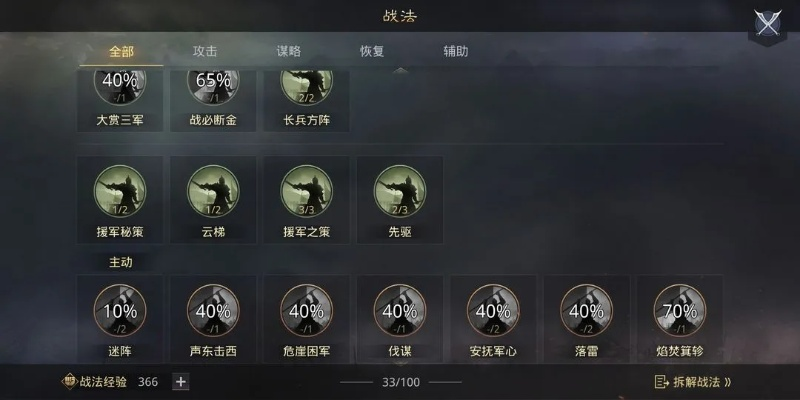The height and width of the screenshot is (400, 800).
Task: Add 战法经验 with the plus button
Action: click(x=180, y=381)
